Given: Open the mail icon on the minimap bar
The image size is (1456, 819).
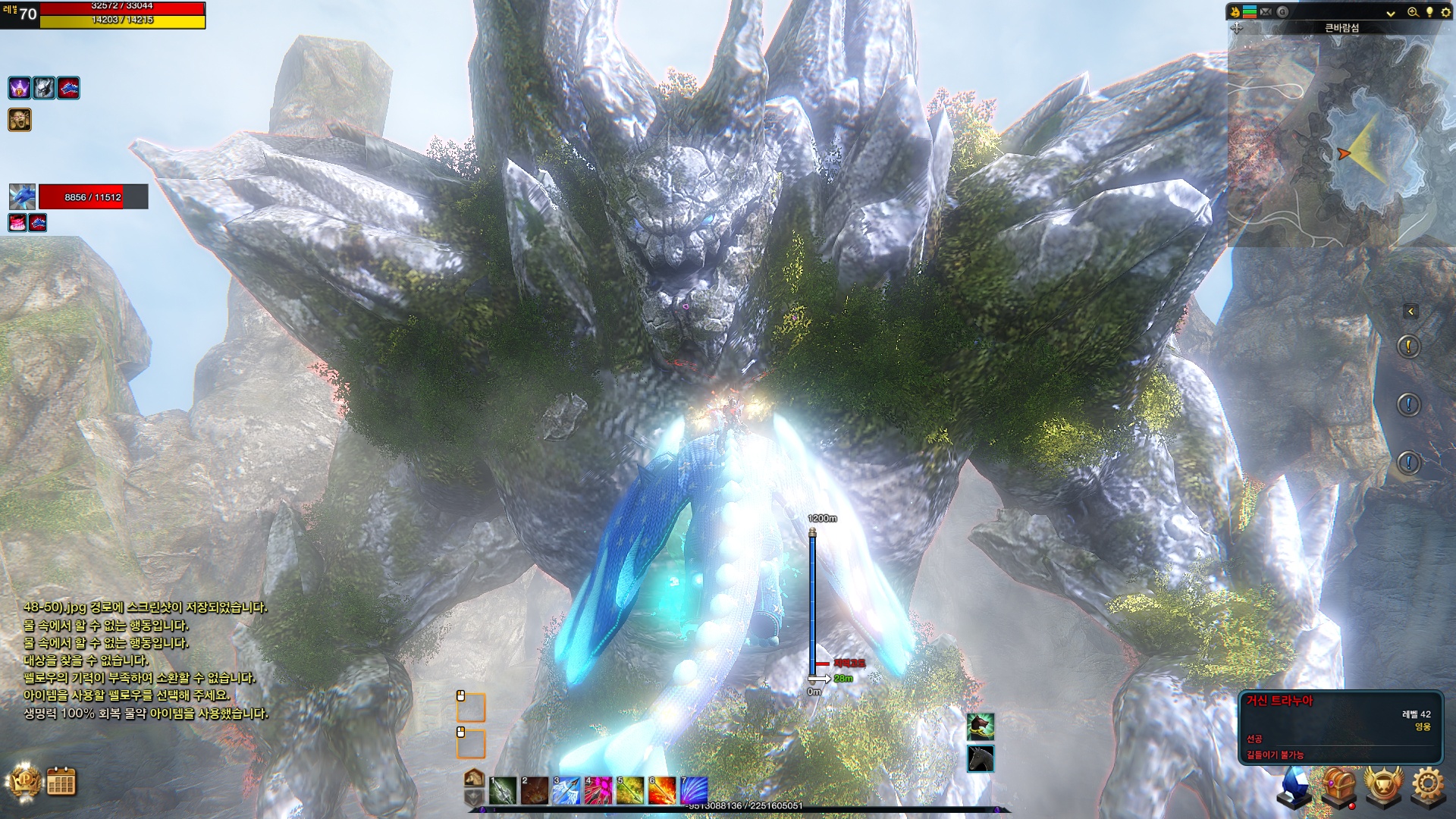Looking at the screenshot, I should tap(1266, 11).
